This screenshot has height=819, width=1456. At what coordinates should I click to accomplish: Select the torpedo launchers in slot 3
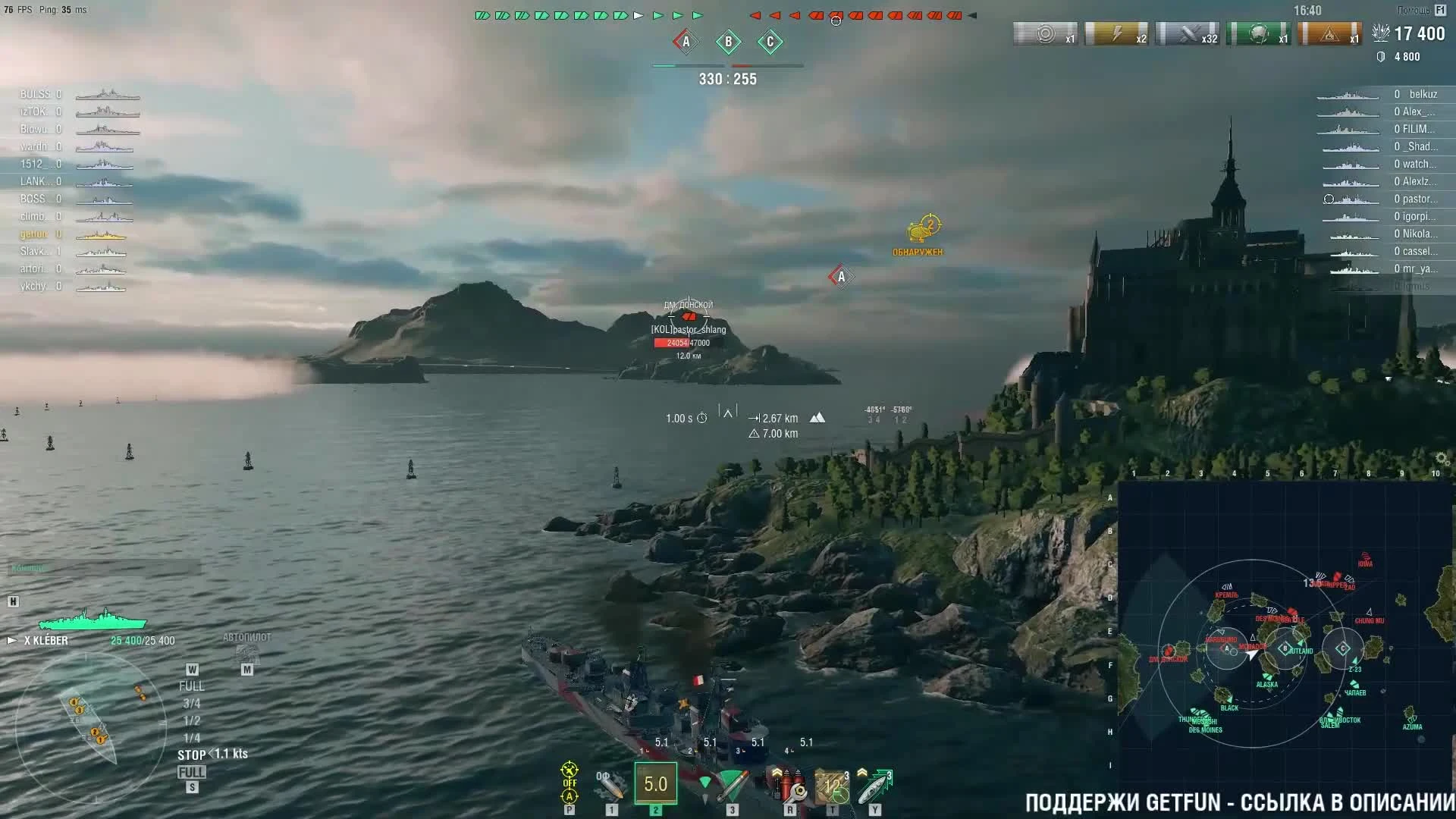[732, 785]
